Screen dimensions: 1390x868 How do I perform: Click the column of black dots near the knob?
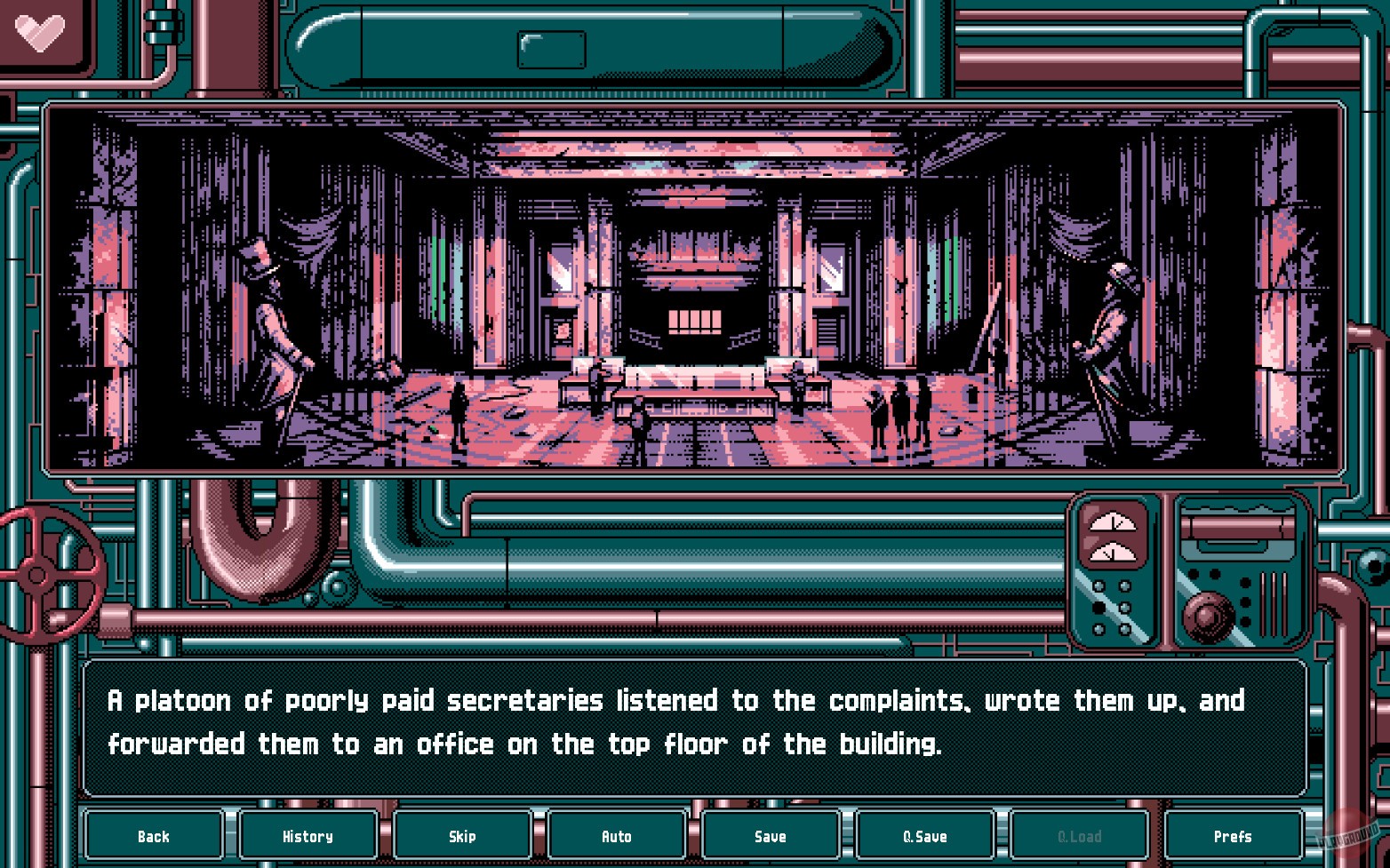[1244, 600]
